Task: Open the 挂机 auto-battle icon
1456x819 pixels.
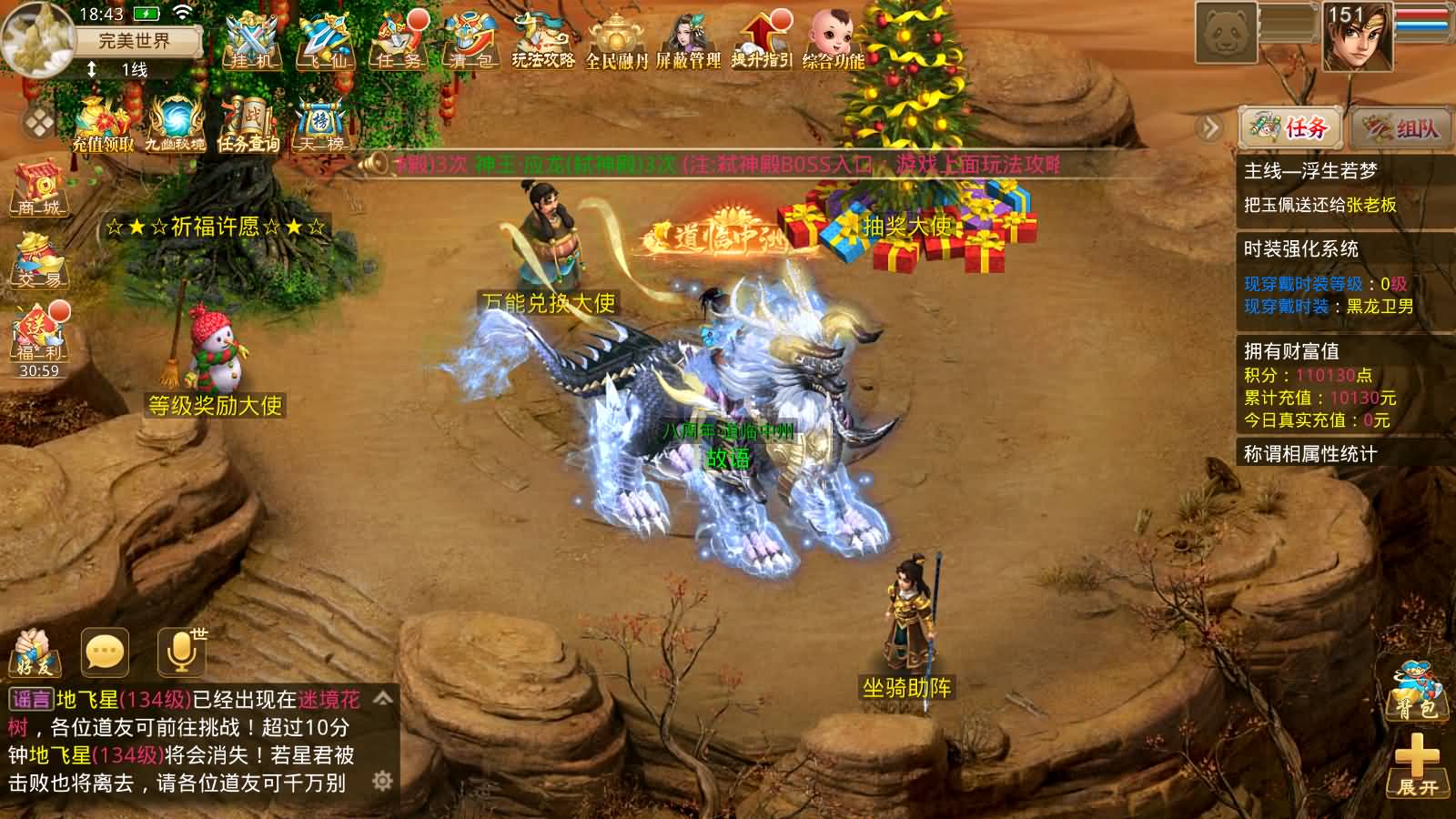Action: pos(250,42)
